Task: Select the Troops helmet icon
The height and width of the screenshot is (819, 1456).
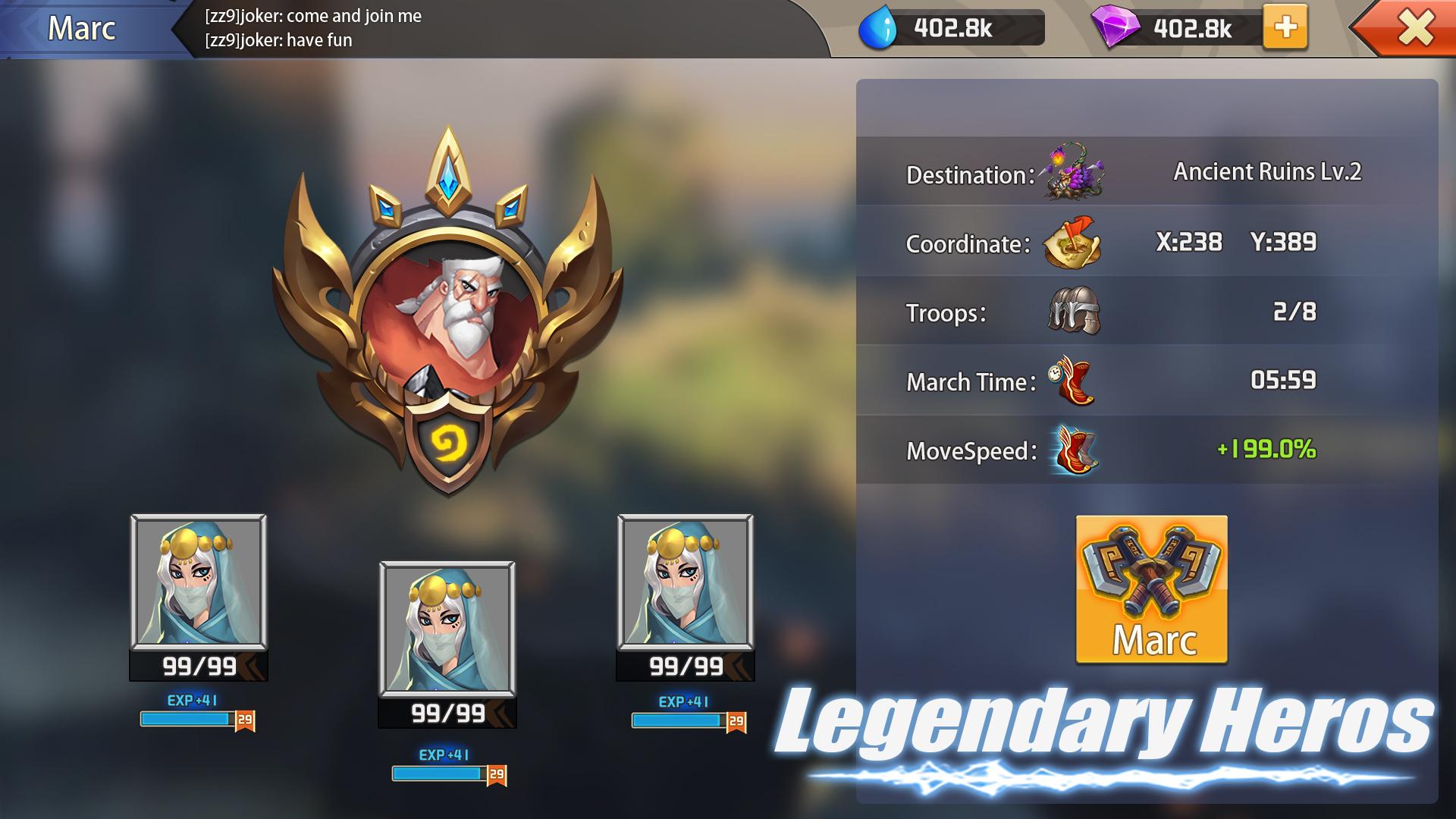Action: [x=1077, y=311]
